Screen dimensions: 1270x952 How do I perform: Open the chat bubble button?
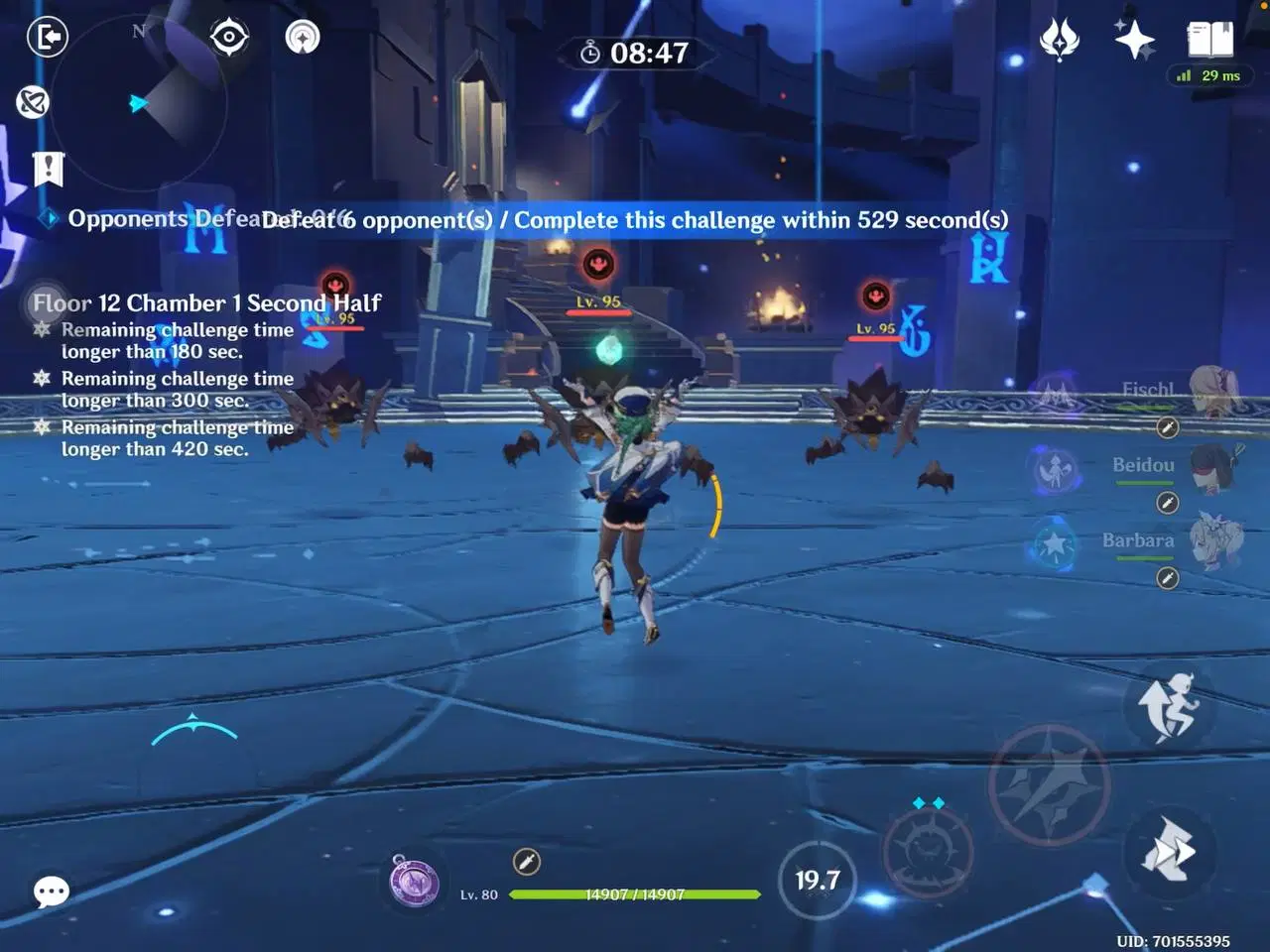point(50,892)
